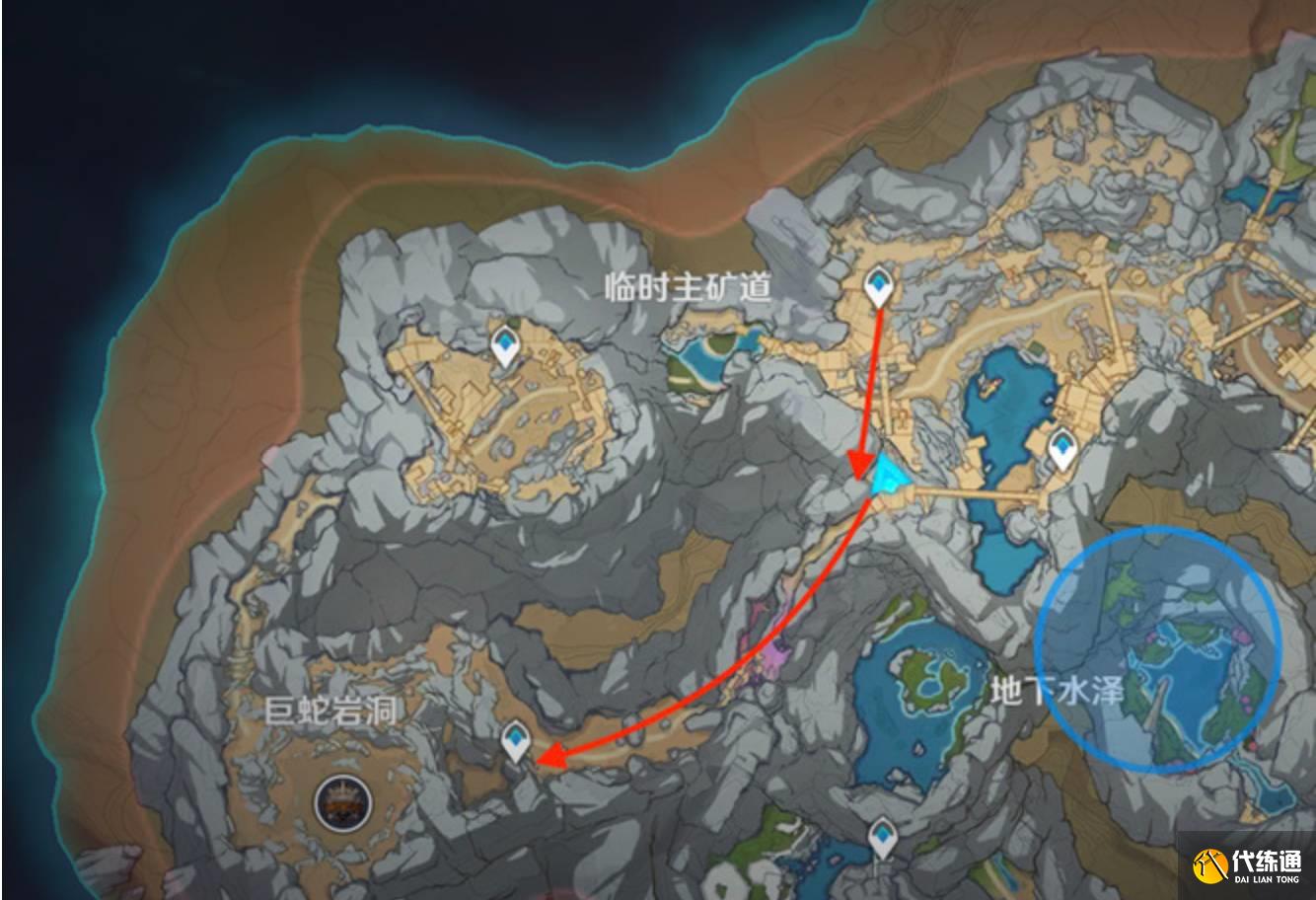Select the diamond pin beside the southwest red arrowhead
The height and width of the screenshot is (900, 1316).
tap(513, 740)
